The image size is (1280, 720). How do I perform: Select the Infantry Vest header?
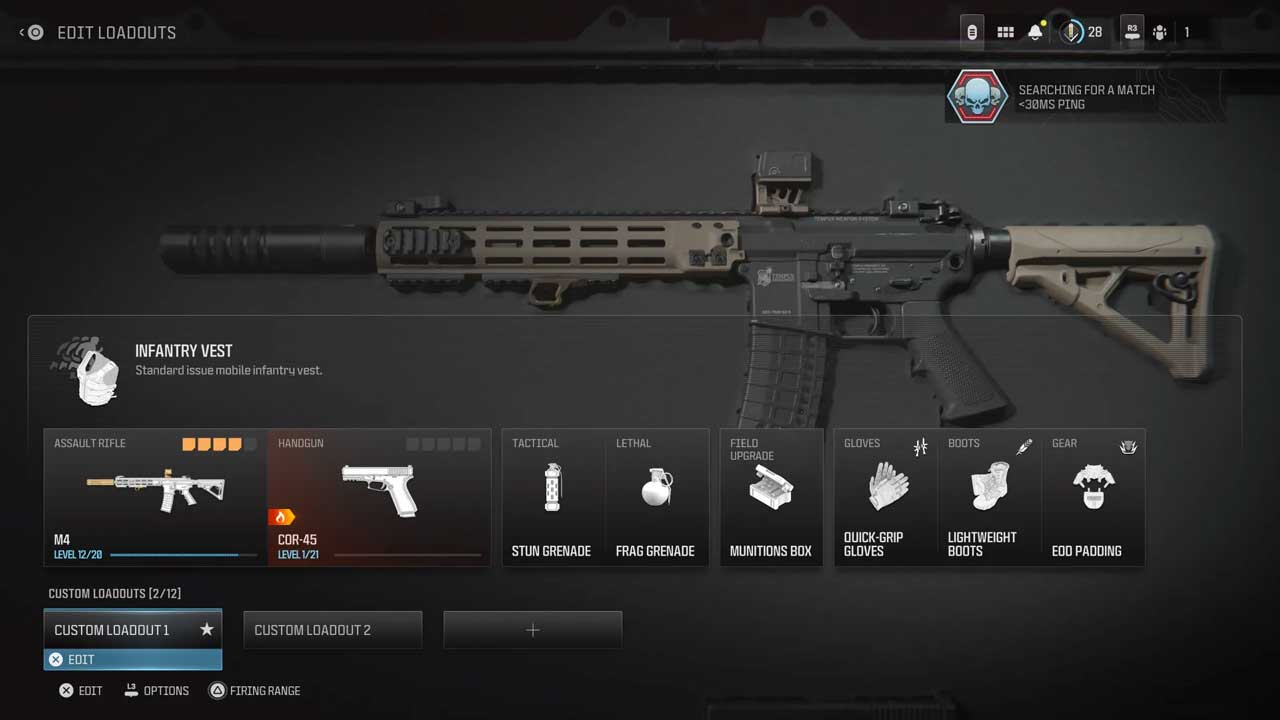[x=184, y=351]
